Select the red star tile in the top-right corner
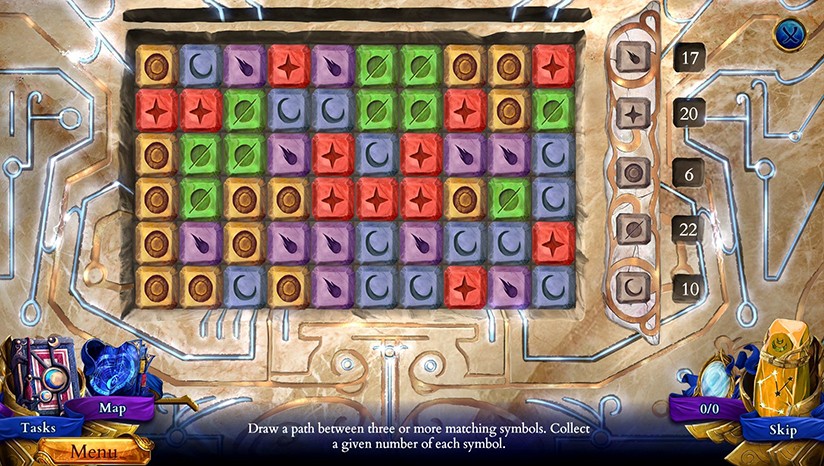This screenshot has width=824, height=466. pyautogui.click(x=553, y=66)
